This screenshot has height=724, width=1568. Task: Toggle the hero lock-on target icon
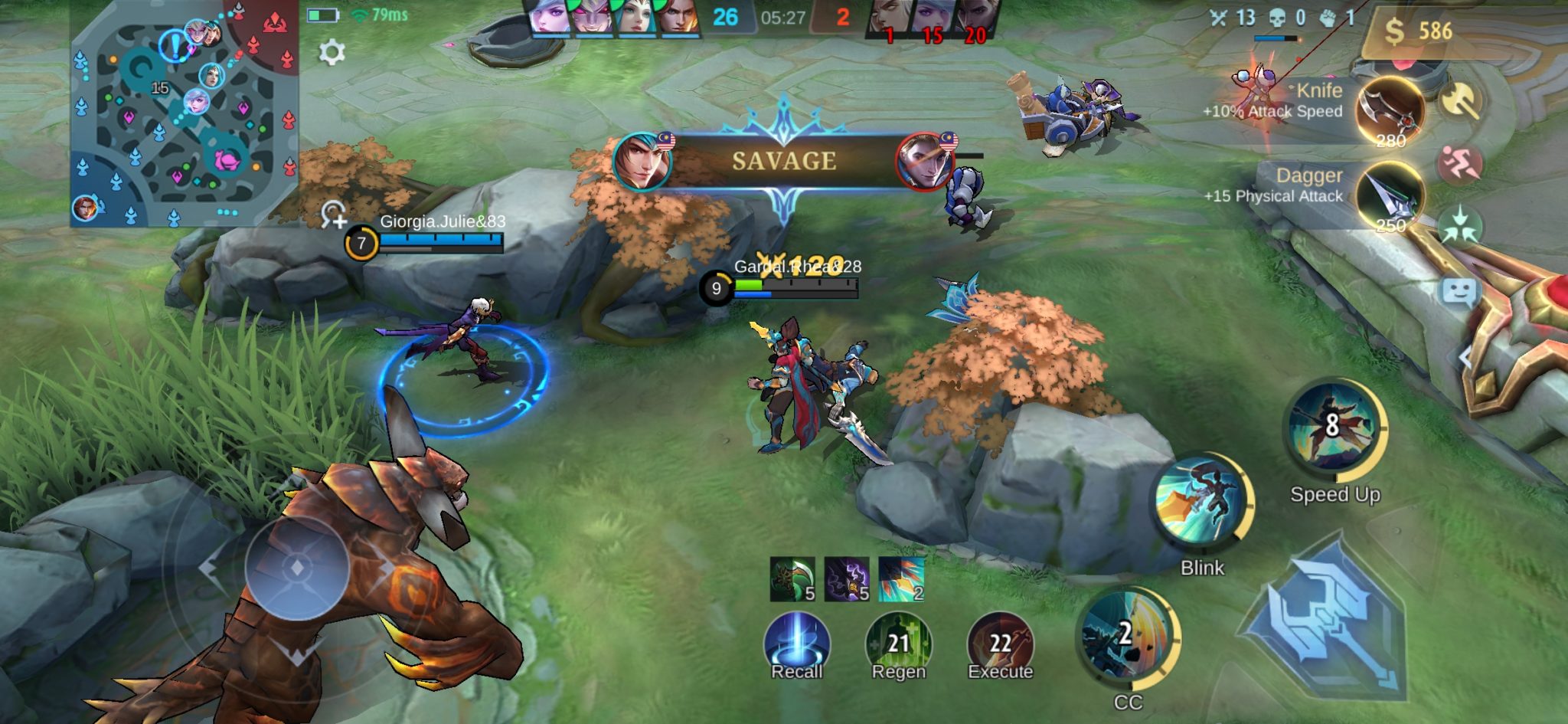(x=334, y=215)
